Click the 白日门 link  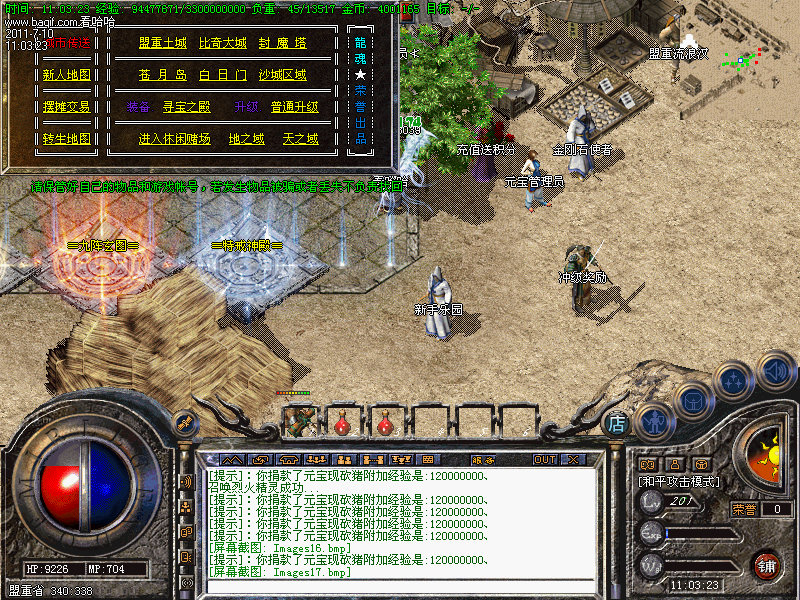[221, 76]
